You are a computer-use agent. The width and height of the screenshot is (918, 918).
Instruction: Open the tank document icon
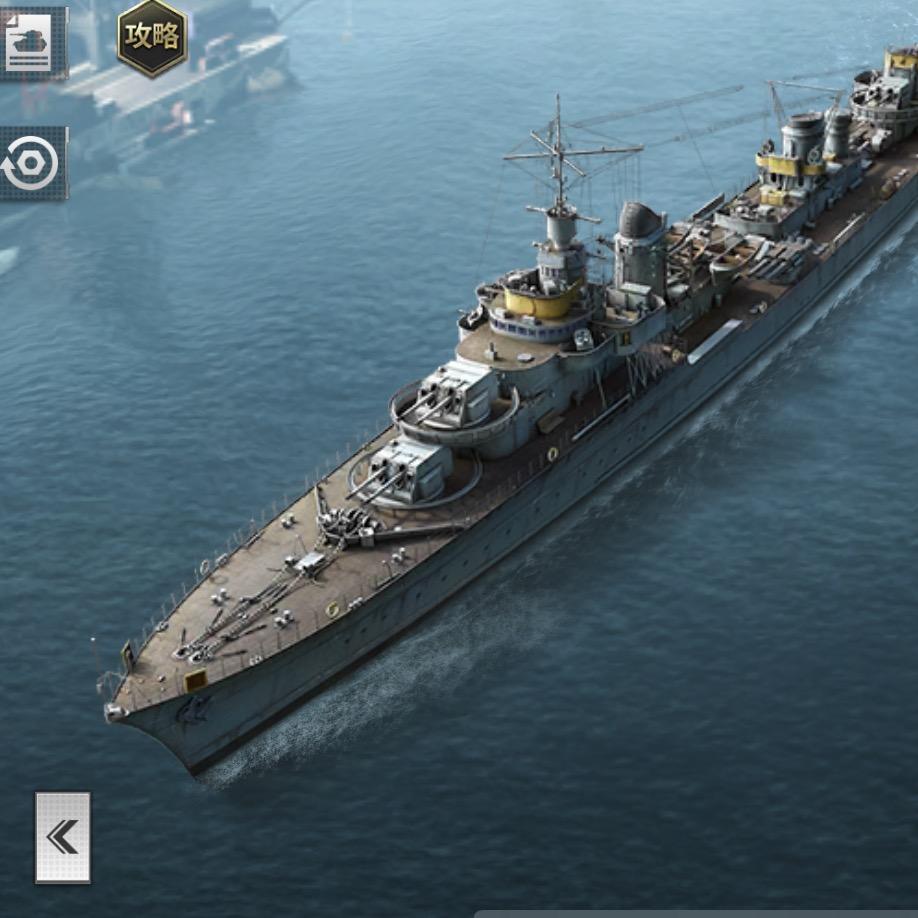[31, 42]
